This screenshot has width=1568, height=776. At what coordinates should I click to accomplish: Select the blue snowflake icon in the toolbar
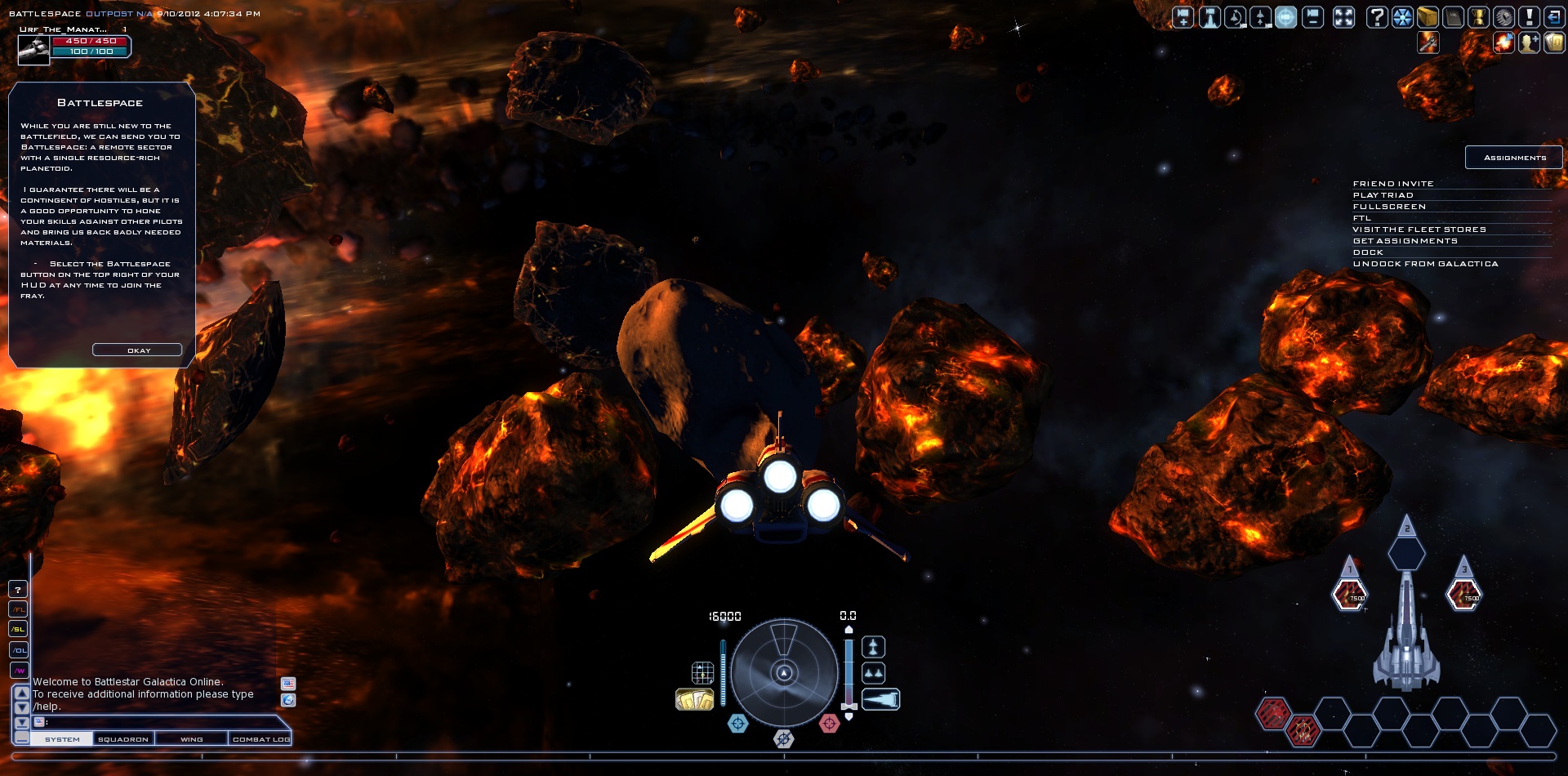1401,16
